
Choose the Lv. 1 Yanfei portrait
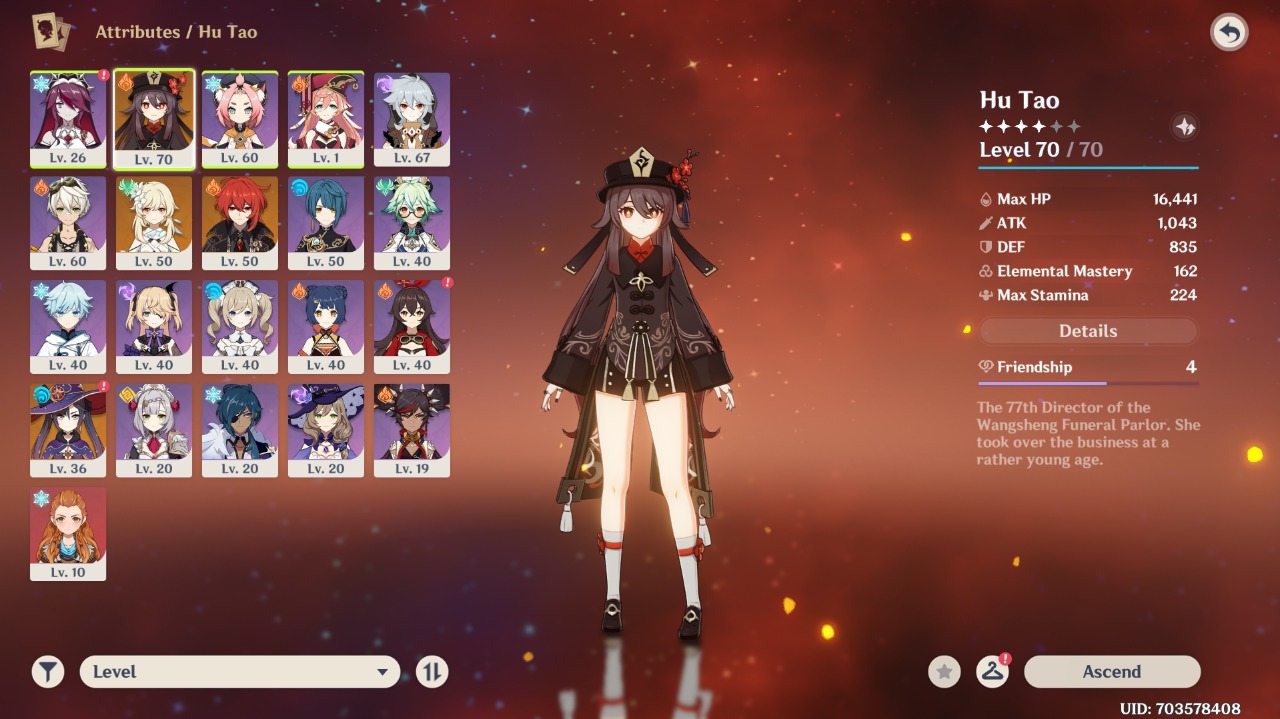pyautogui.click(x=326, y=118)
